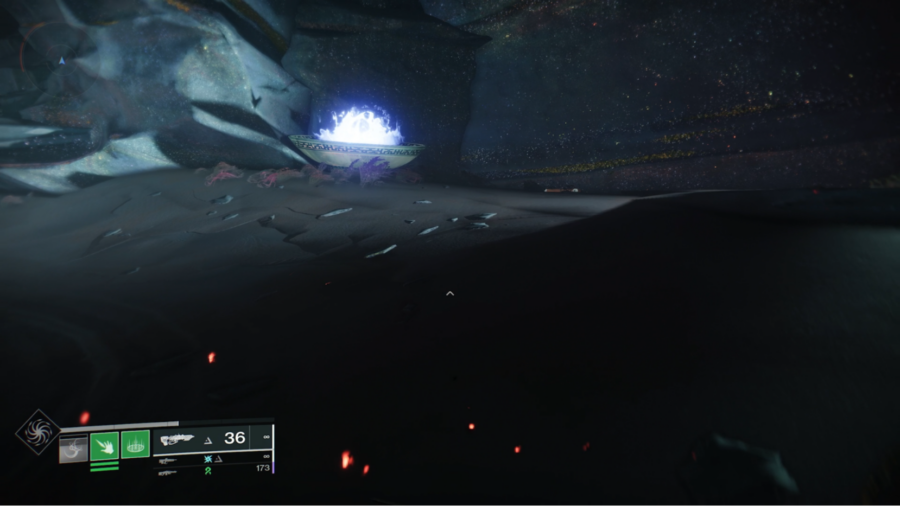Trigger the green class ability icon
900x506 pixels.
tap(136, 444)
